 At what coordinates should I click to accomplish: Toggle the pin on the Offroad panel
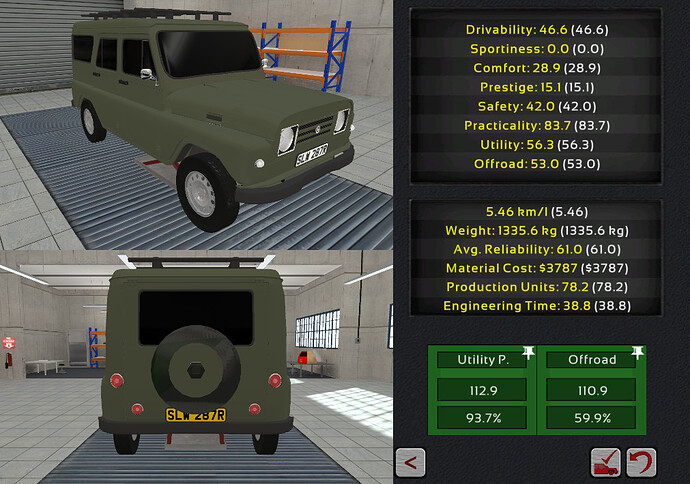[x=638, y=353]
